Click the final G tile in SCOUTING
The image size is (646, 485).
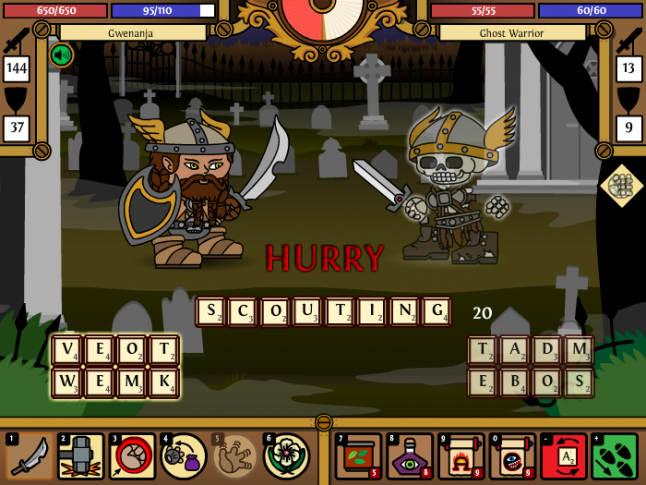435,312
